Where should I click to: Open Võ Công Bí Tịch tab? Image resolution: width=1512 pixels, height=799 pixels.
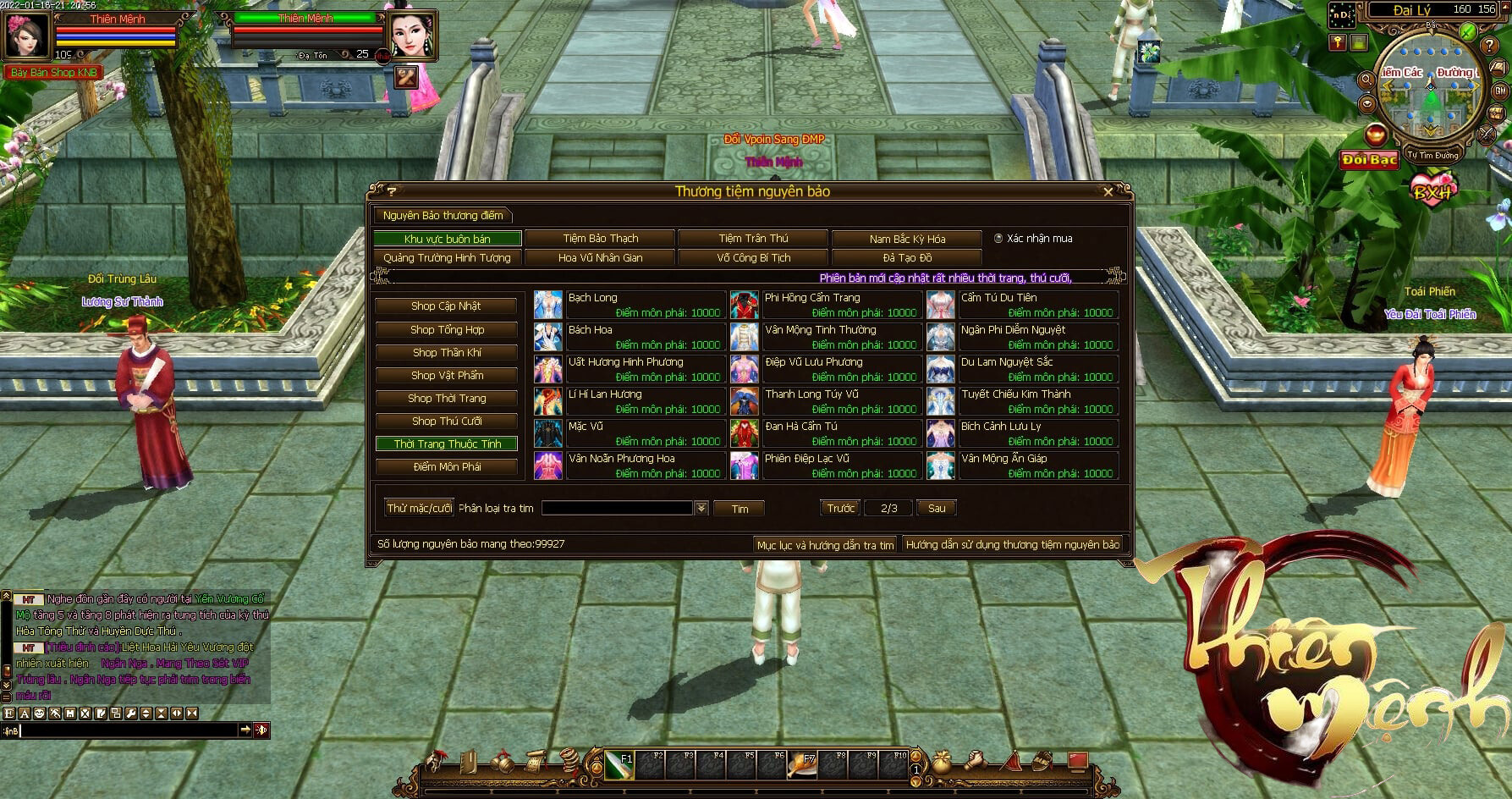point(753,258)
